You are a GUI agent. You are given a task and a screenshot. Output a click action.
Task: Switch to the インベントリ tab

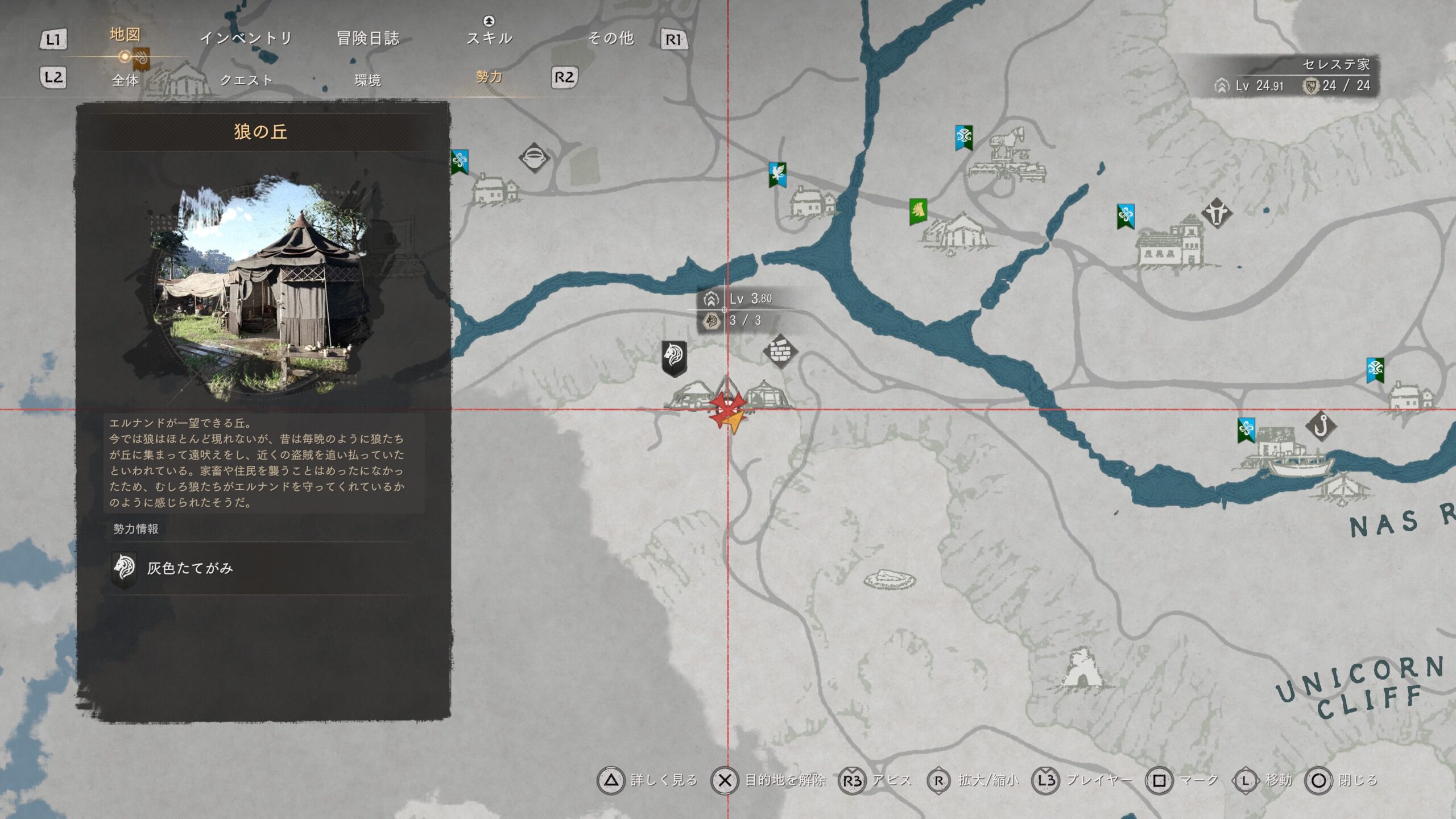(x=246, y=38)
